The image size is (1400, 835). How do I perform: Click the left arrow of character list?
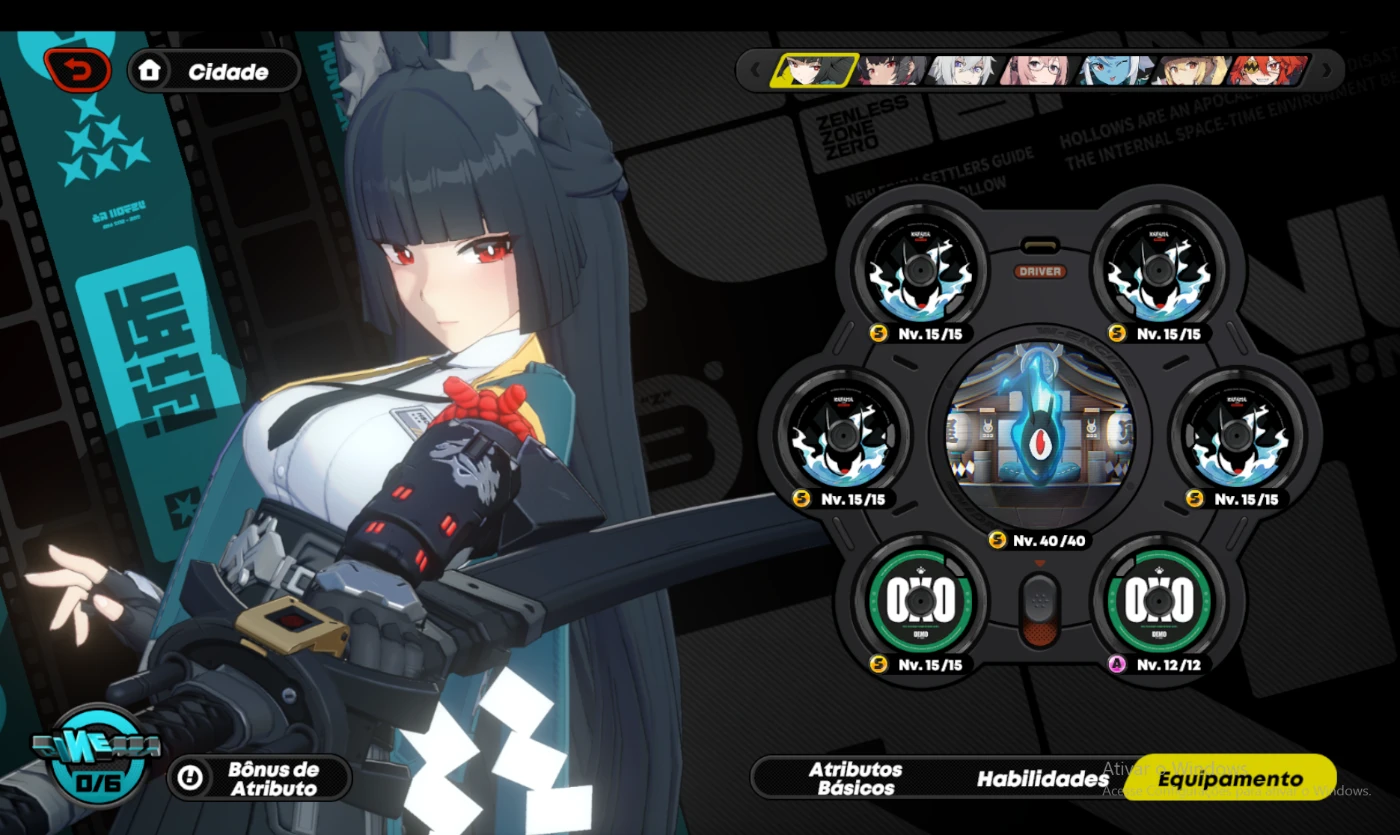pyautogui.click(x=755, y=70)
